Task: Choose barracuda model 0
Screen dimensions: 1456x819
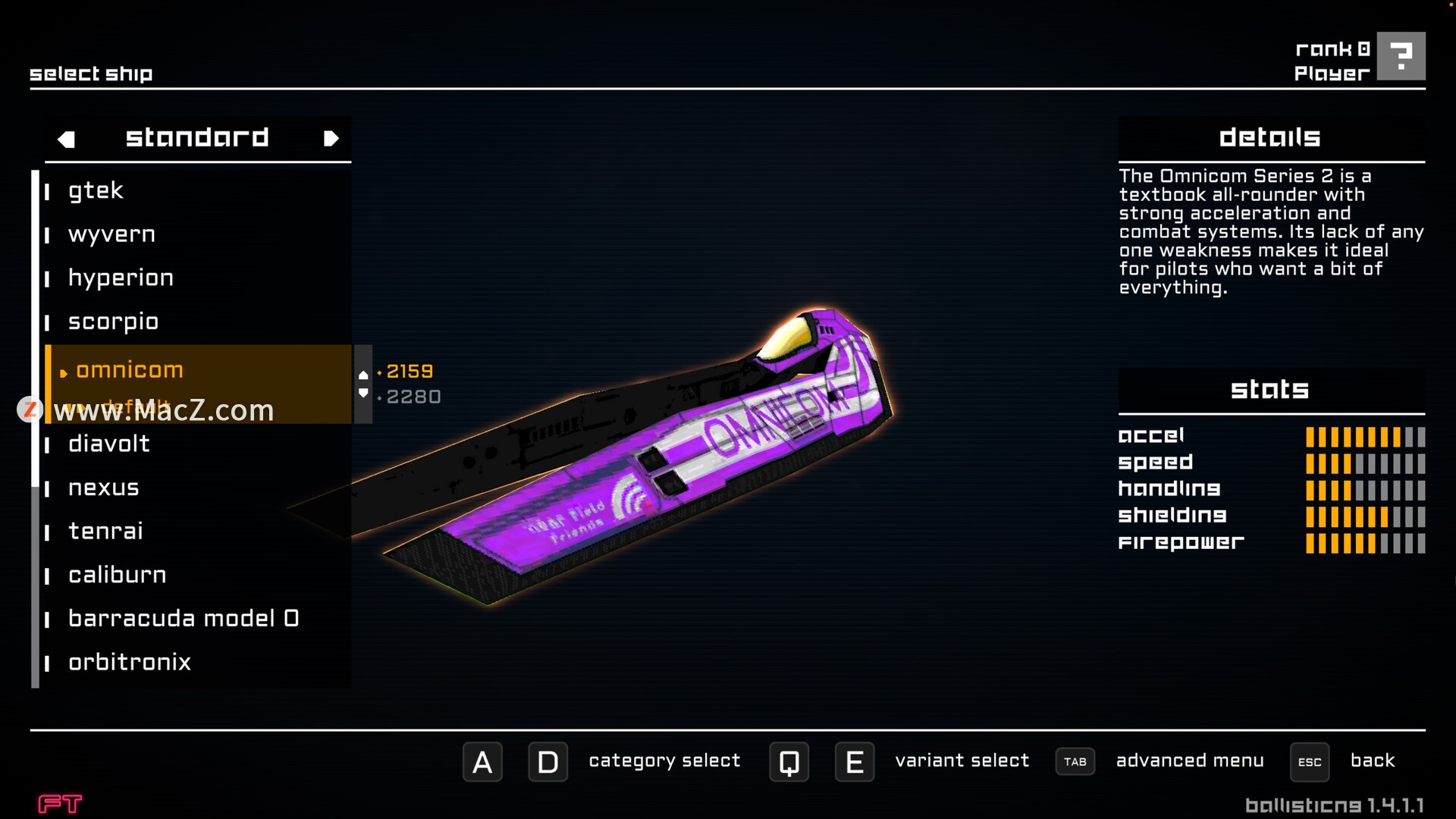Action: 184,619
